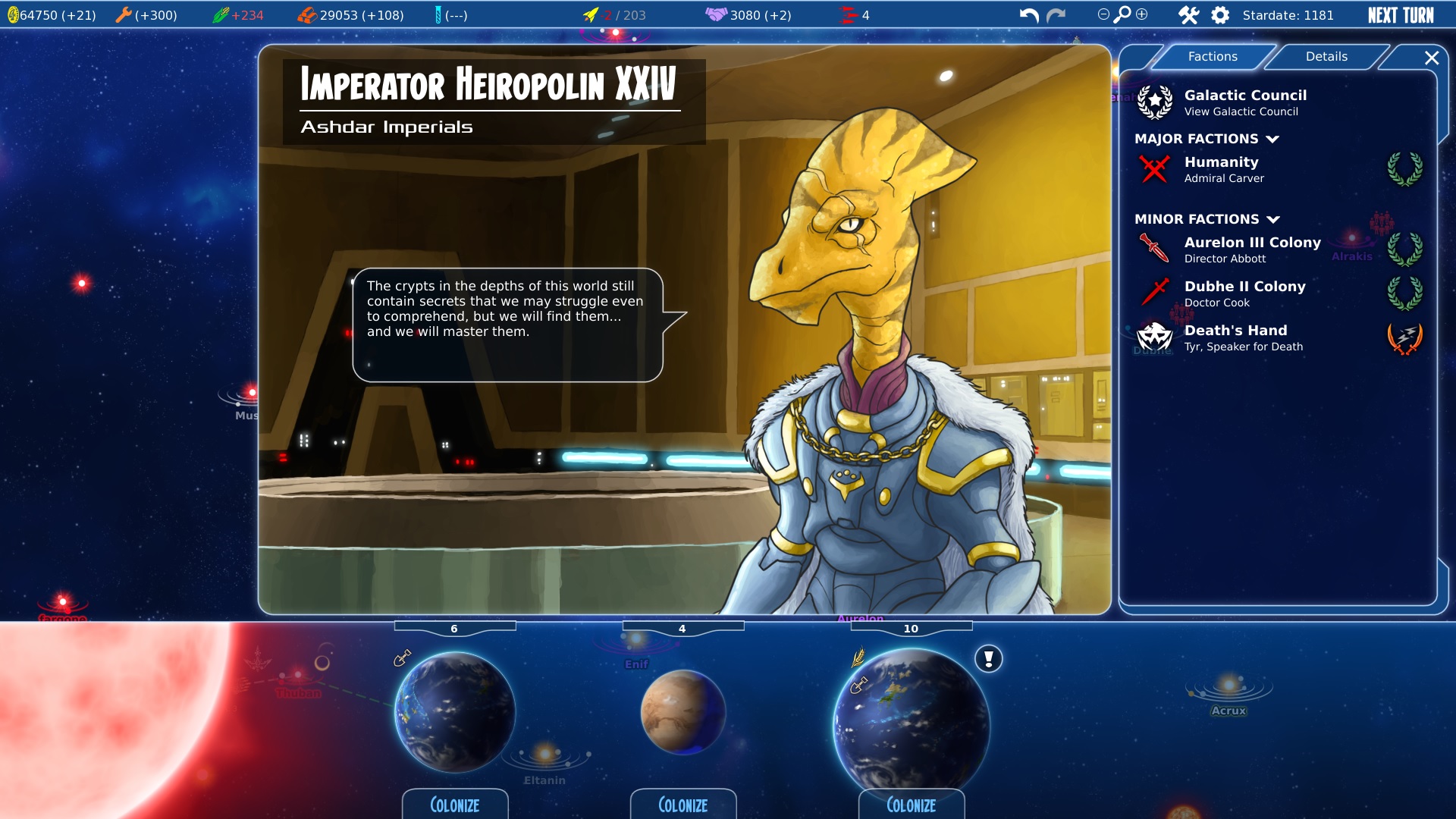Open Dubhe II Colony diplomacy

click(1244, 293)
